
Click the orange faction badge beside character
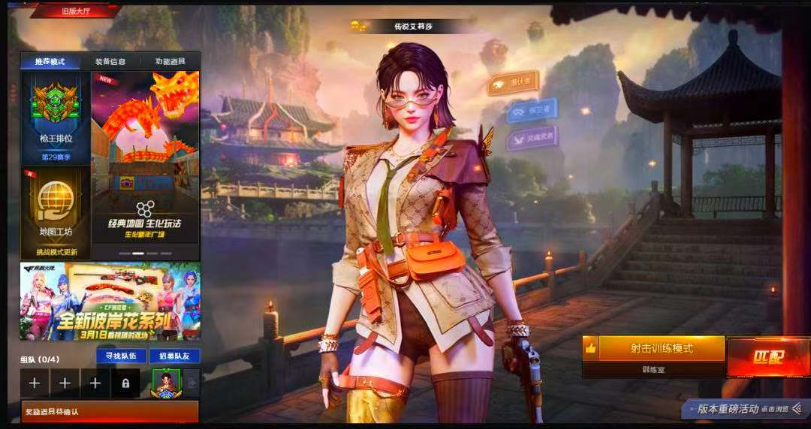click(x=513, y=83)
